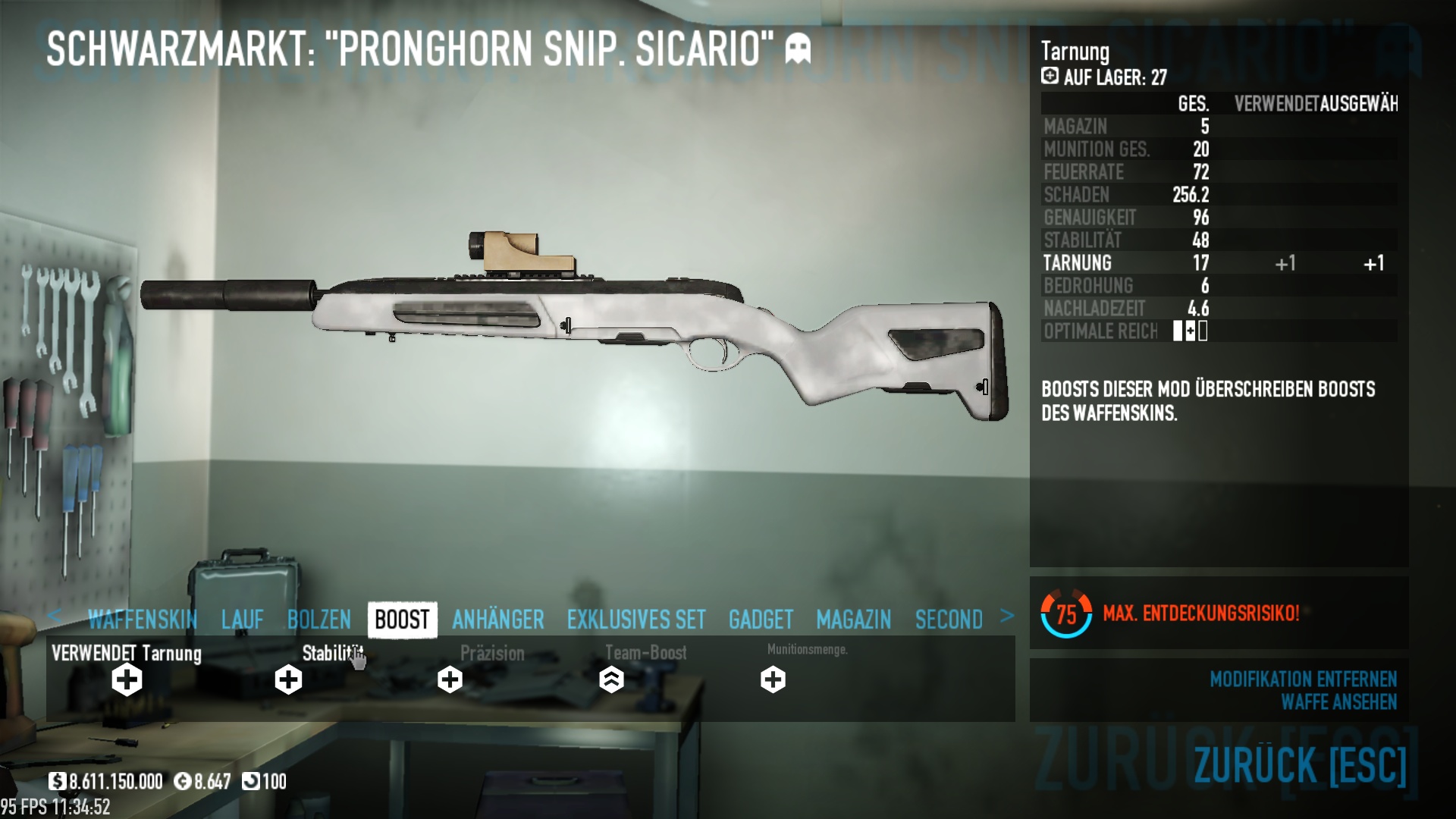Select the Präzision boost mod

coord(450,679)
